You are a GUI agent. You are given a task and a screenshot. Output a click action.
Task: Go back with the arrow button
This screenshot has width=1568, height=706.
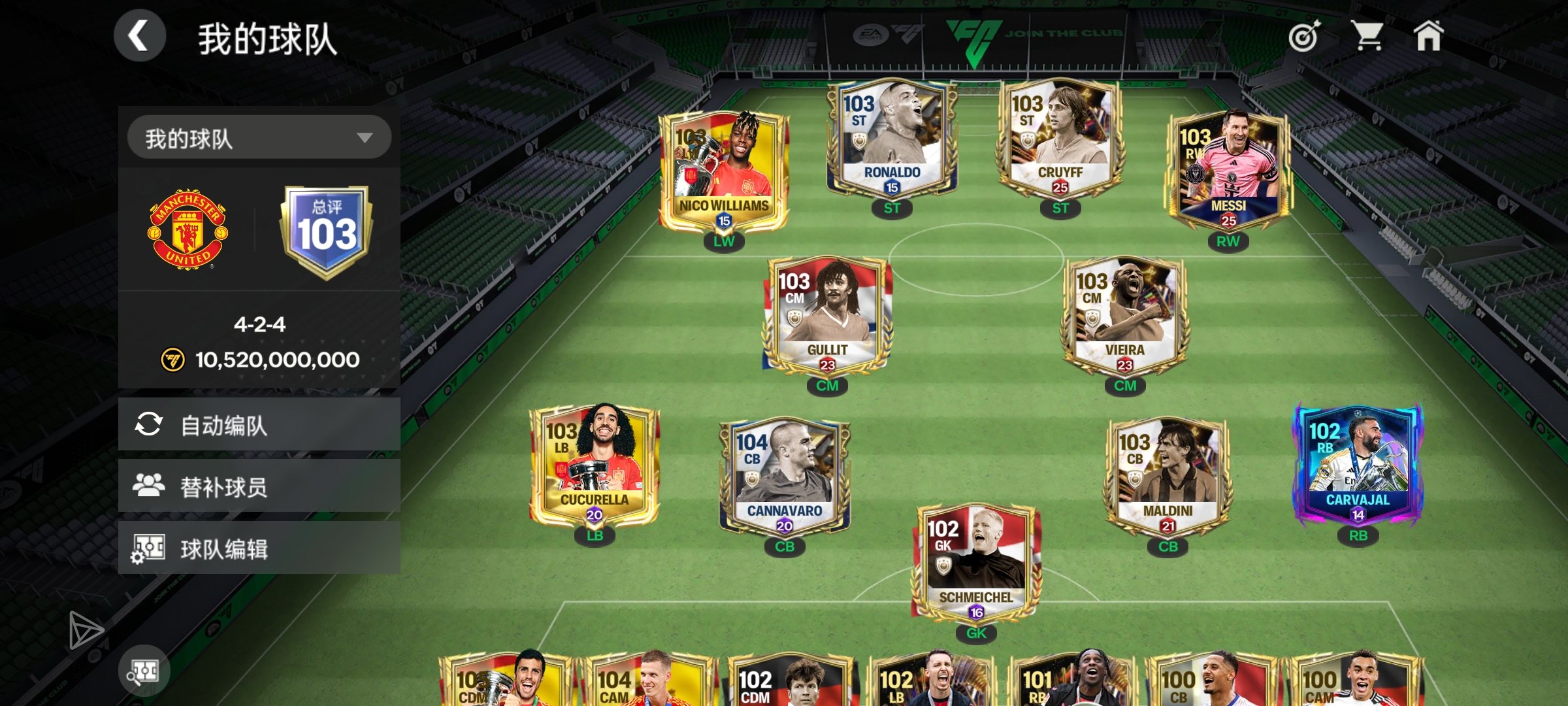point(139,36)
